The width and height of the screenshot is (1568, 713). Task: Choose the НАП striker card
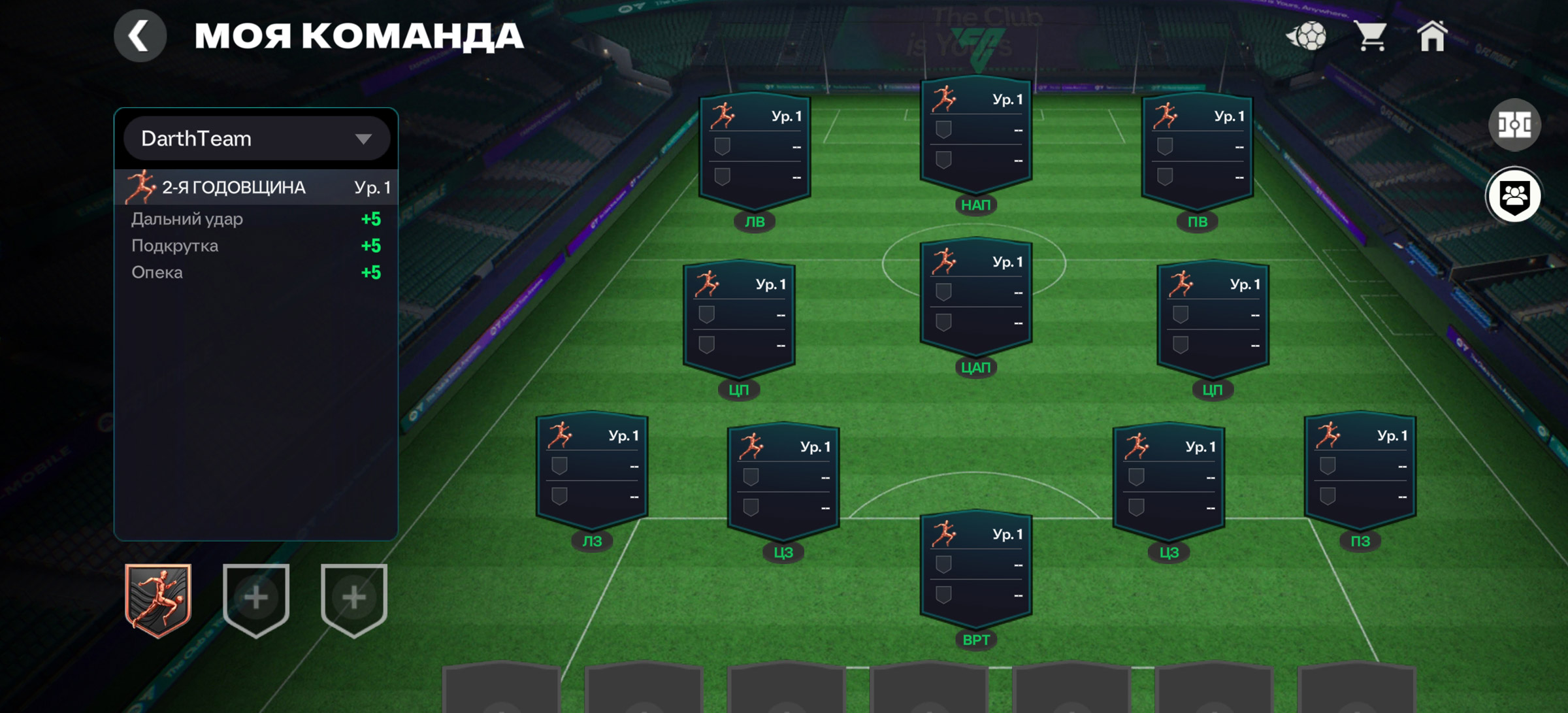click(975, 138)
